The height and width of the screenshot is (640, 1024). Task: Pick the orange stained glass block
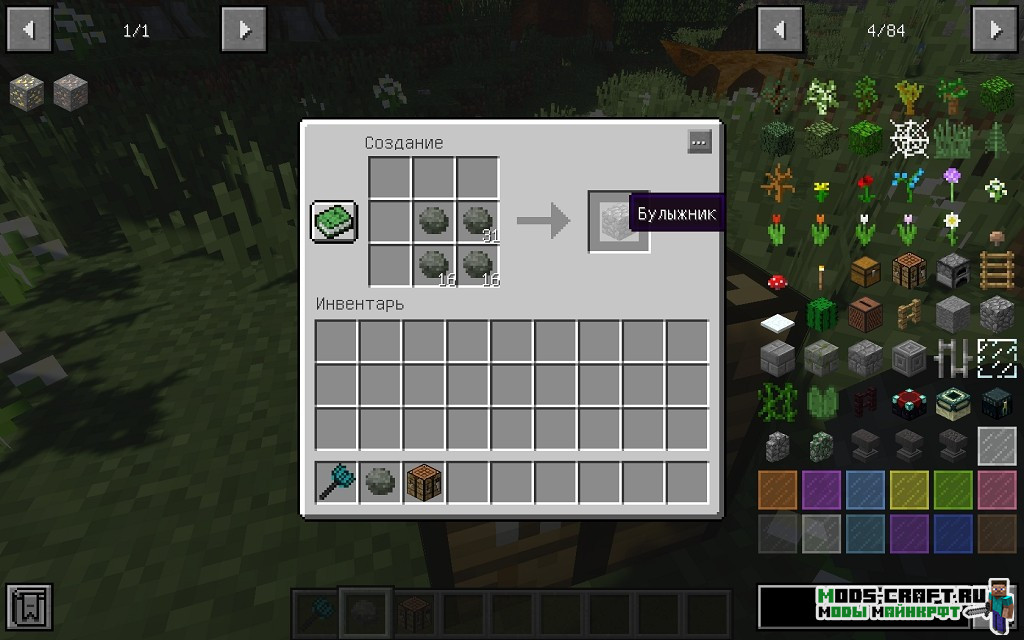coord(778,490)
